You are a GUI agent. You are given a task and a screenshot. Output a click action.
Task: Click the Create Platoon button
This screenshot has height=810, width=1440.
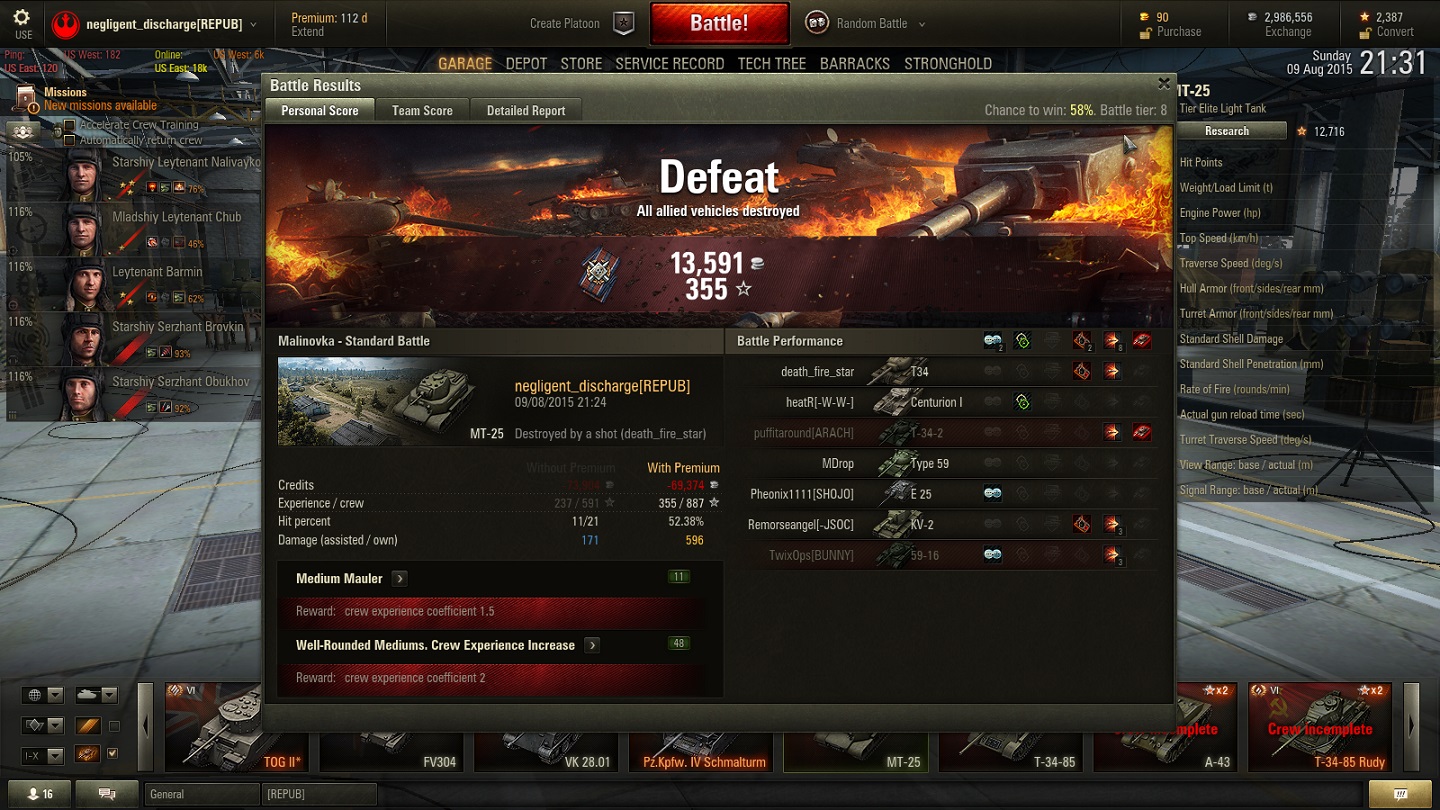click(x=580, y=23)
